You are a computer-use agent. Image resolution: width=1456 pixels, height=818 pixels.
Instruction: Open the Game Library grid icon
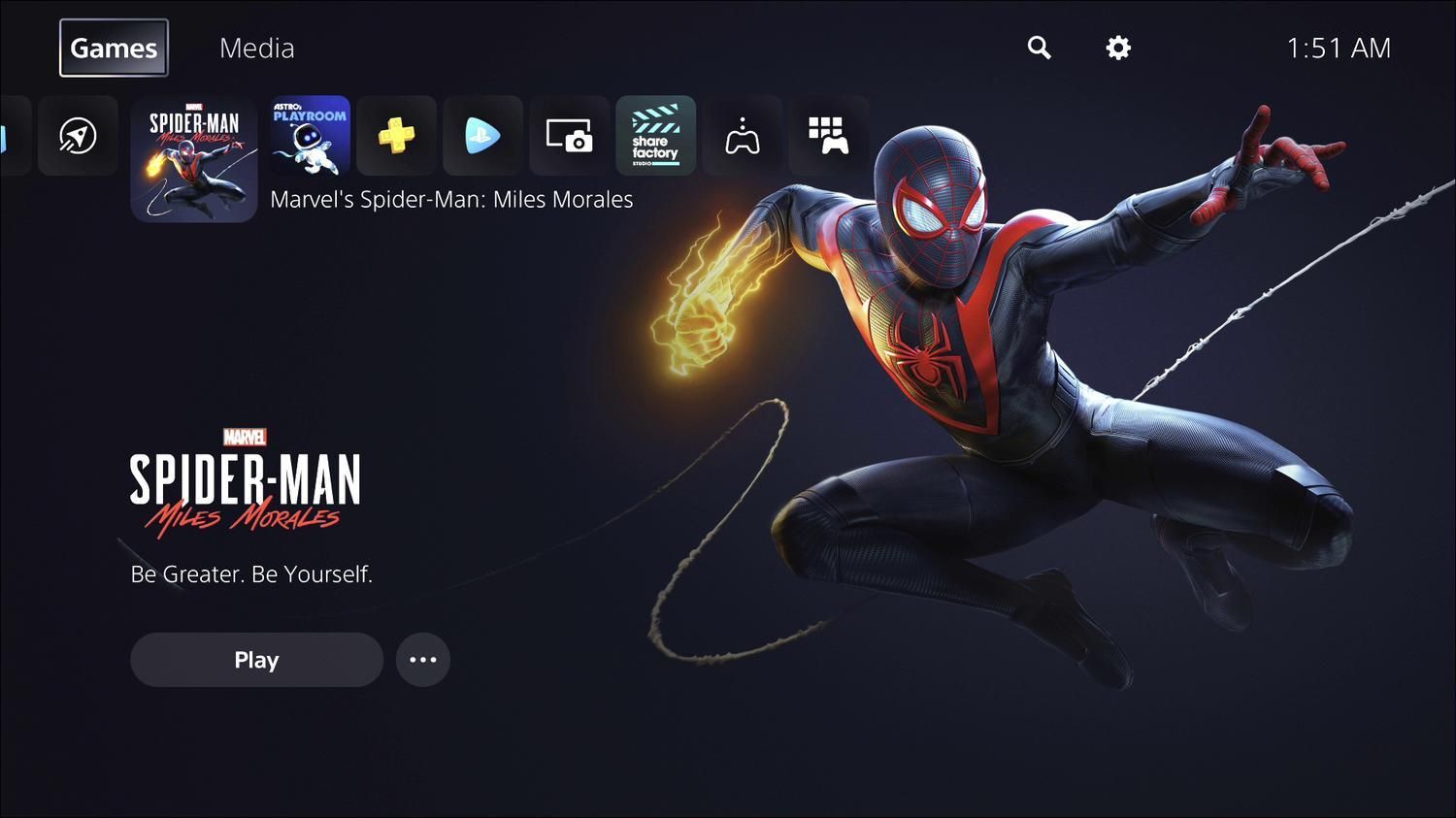pyautogui.click(x=829, y=136)
